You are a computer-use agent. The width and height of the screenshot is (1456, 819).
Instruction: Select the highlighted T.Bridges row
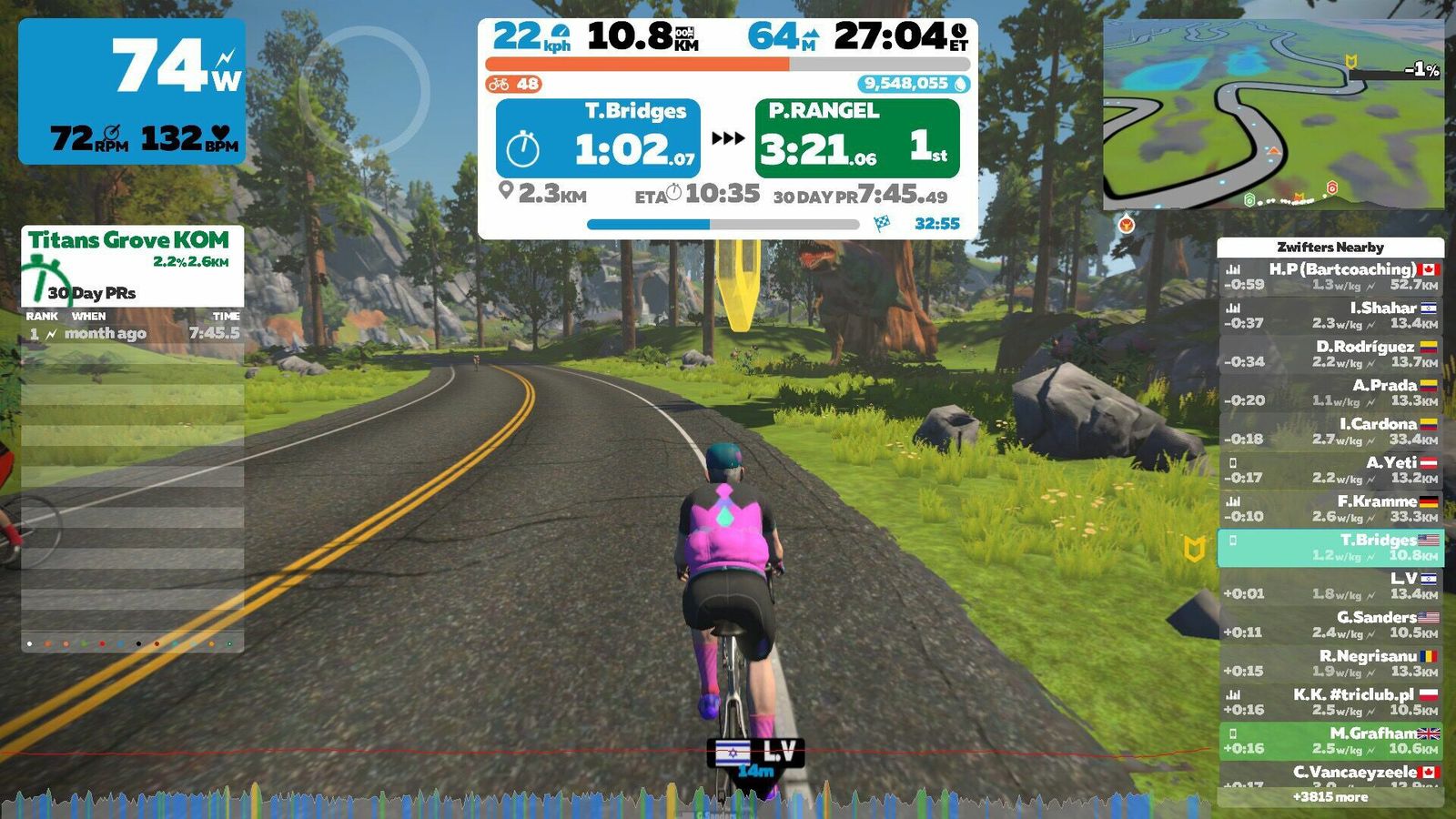pos(1330,547)
